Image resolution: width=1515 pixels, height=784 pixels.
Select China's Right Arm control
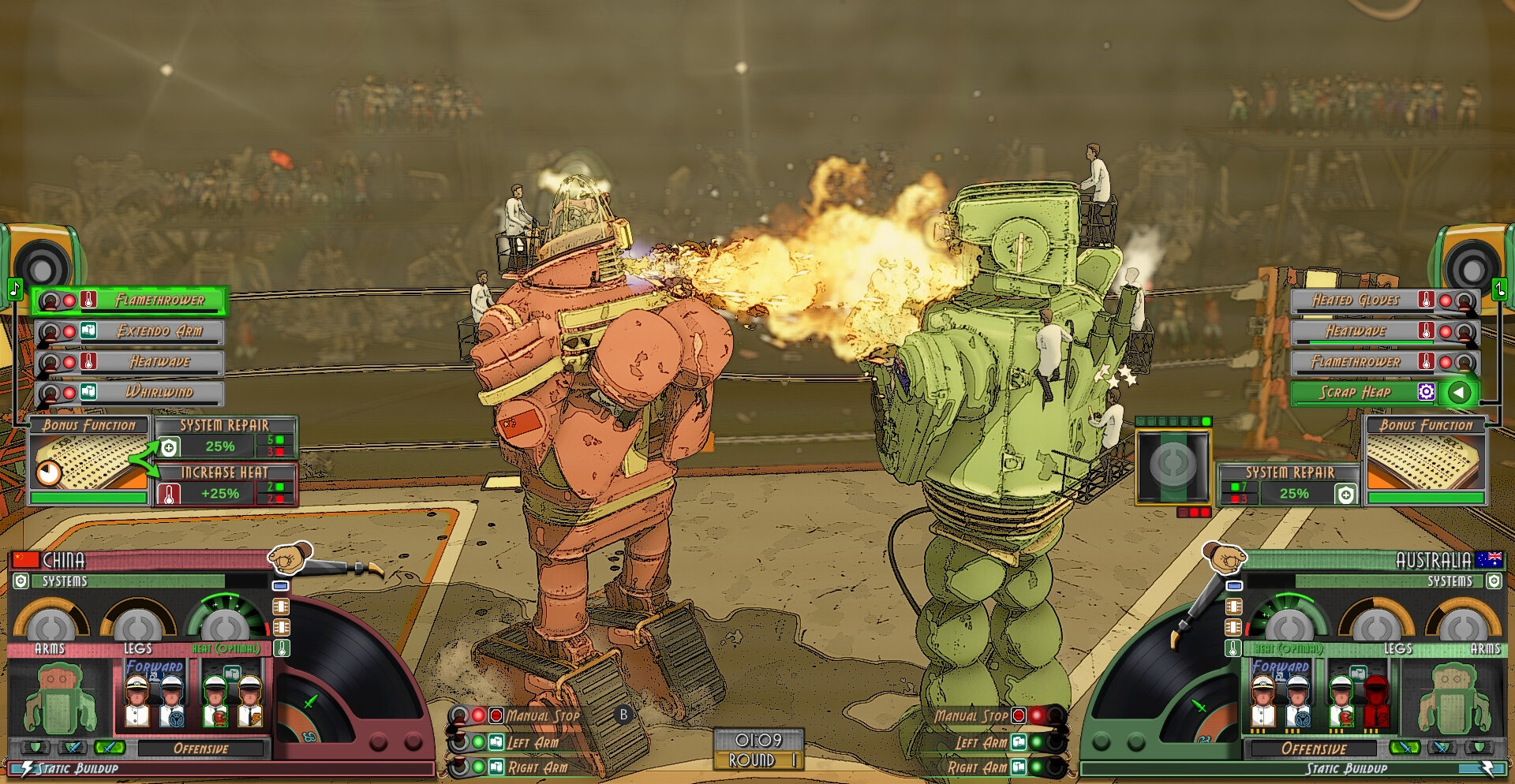[535, 767]
